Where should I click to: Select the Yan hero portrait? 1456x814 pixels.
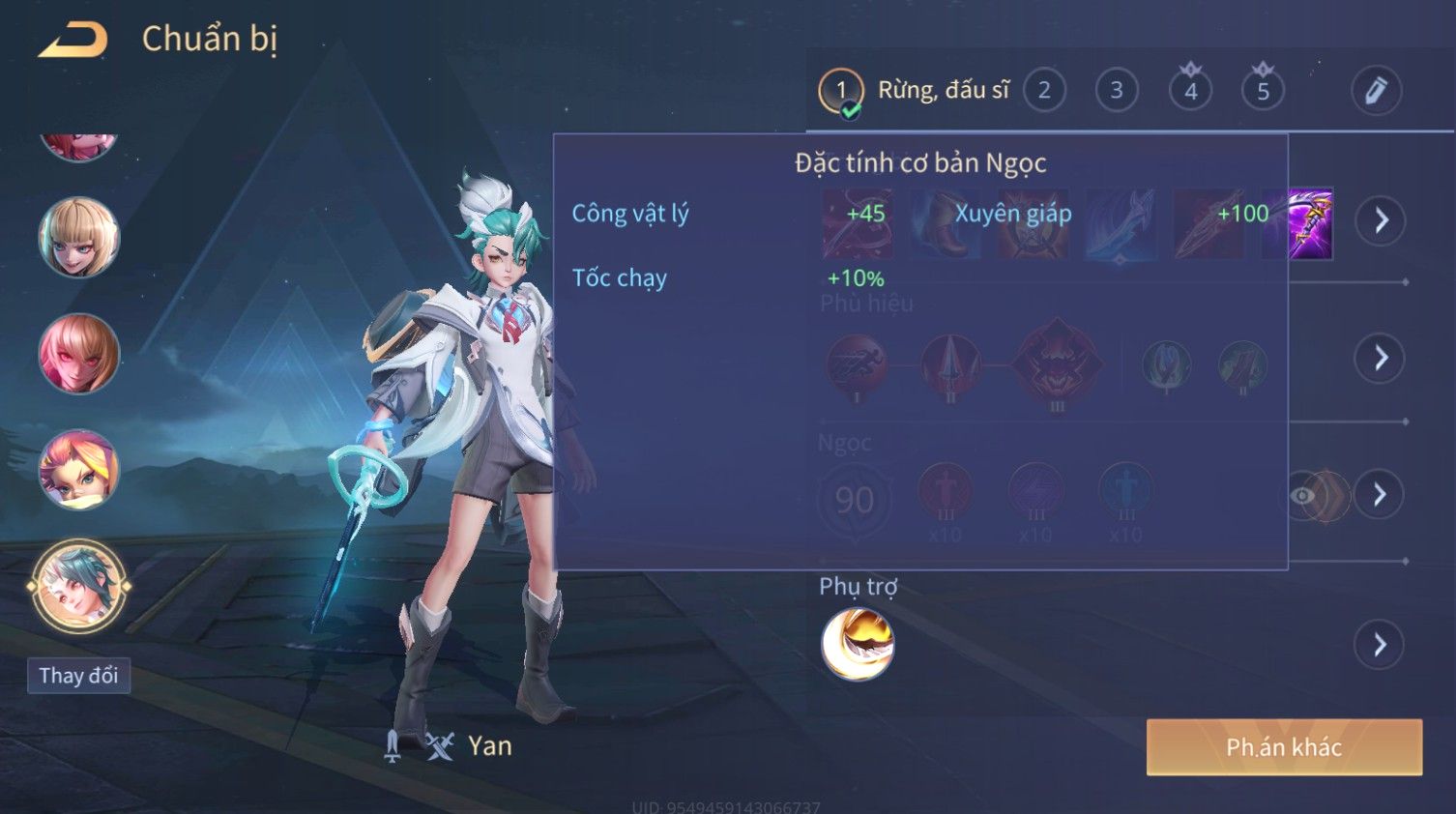point(78,586)
